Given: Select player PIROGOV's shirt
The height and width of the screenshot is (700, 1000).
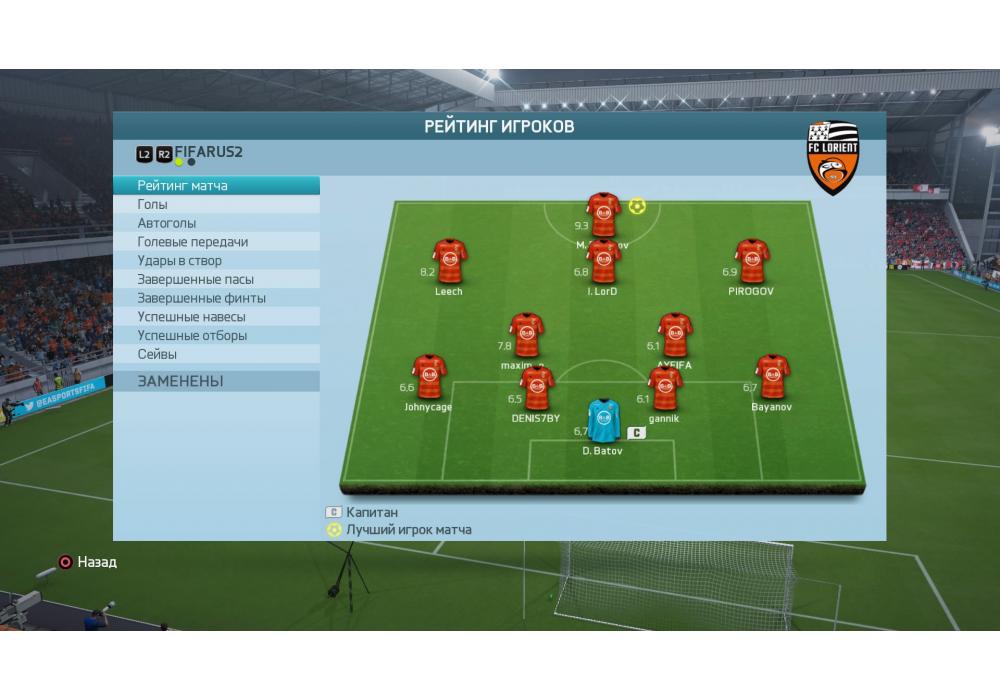Looking at the screenshot, I should click(x=751, y=262).
